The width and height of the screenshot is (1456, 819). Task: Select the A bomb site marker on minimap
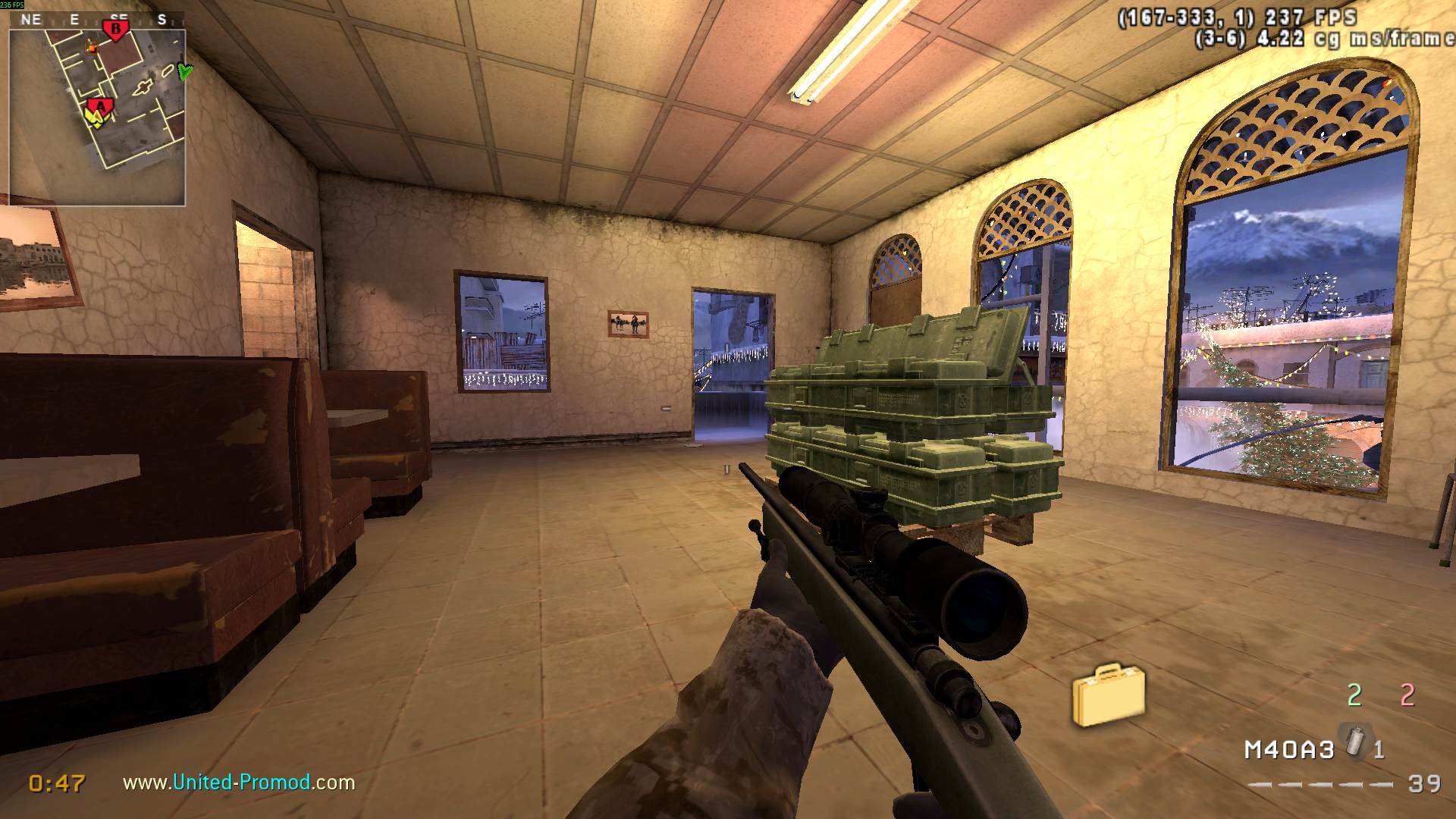click(x=100, y=105)
